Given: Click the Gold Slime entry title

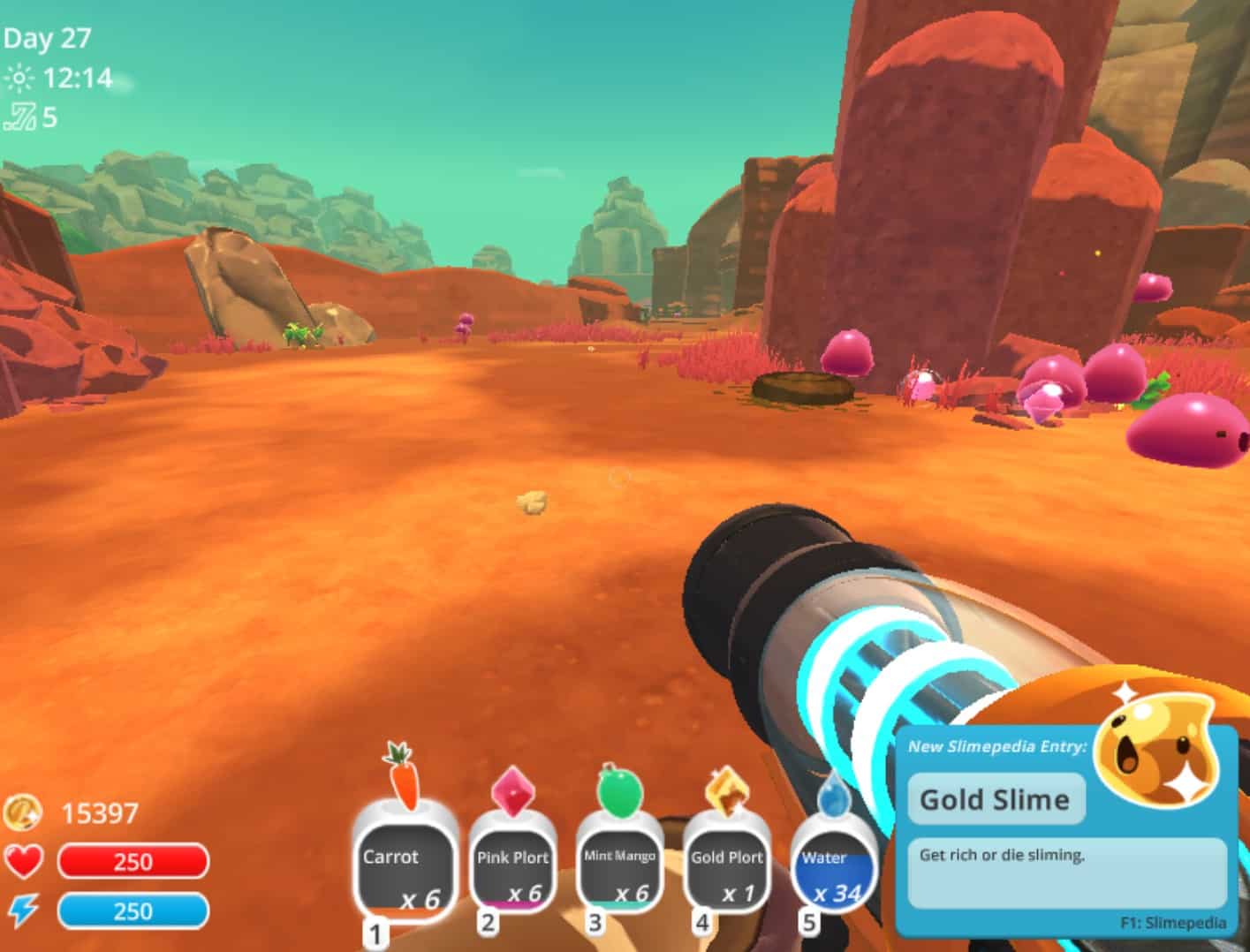Looking at the screenshot, I should pyautogui.click(x=995, y=800).
